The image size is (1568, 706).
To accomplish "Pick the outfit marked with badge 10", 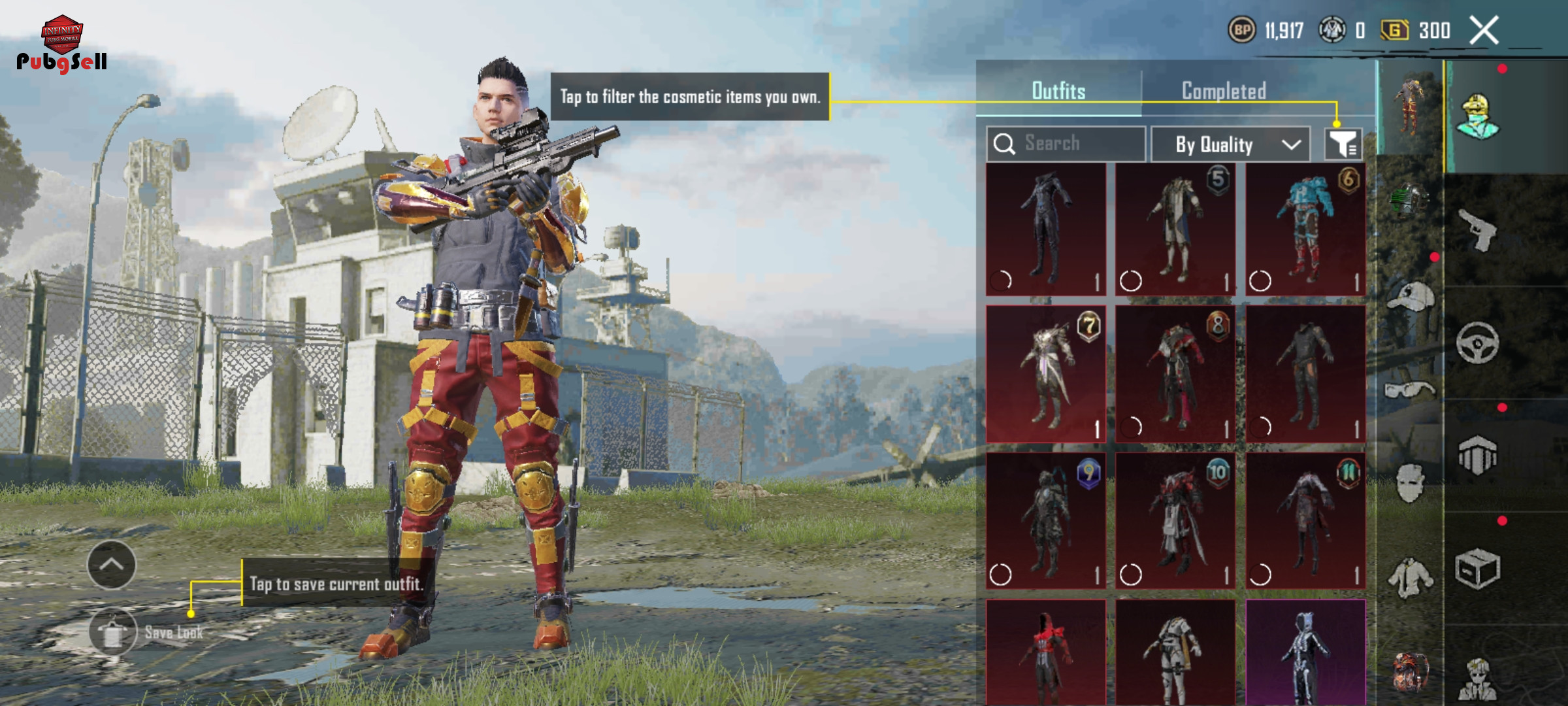I will pyautogui.click(x=1175, y=521).
